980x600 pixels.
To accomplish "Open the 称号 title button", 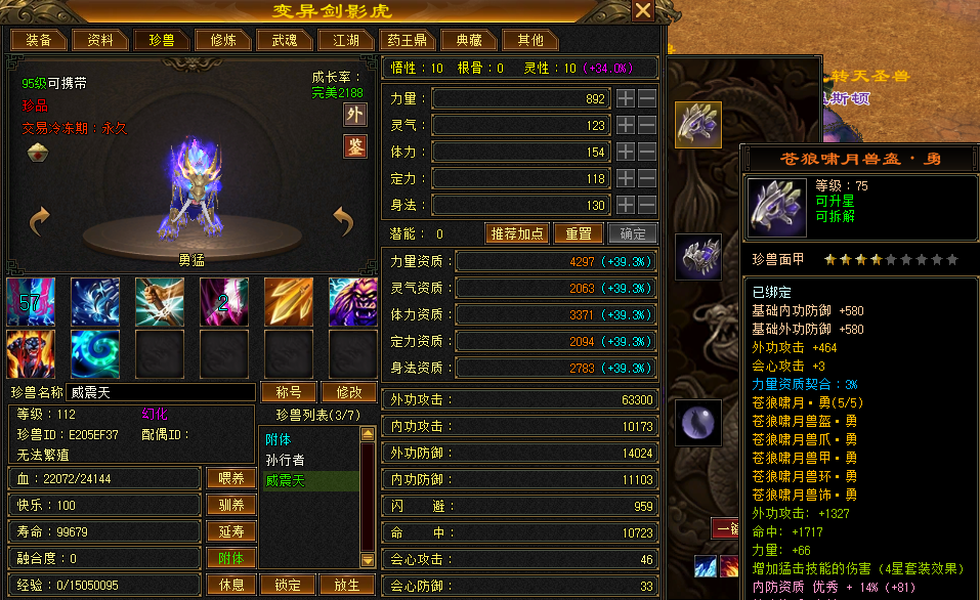I will 288,392.
